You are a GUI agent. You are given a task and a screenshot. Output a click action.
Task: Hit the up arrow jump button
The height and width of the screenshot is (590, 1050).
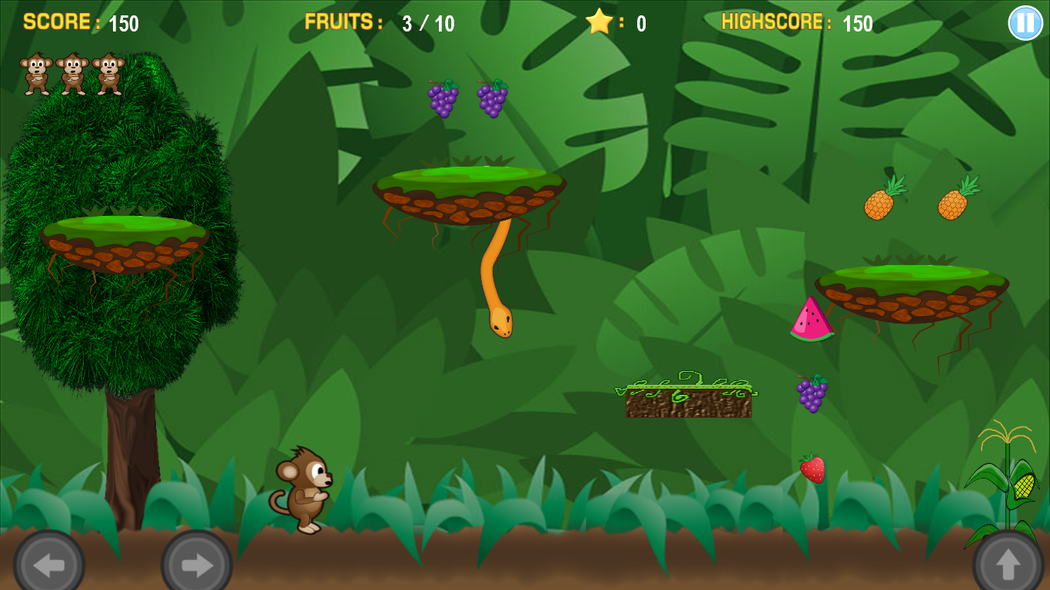1007,564
